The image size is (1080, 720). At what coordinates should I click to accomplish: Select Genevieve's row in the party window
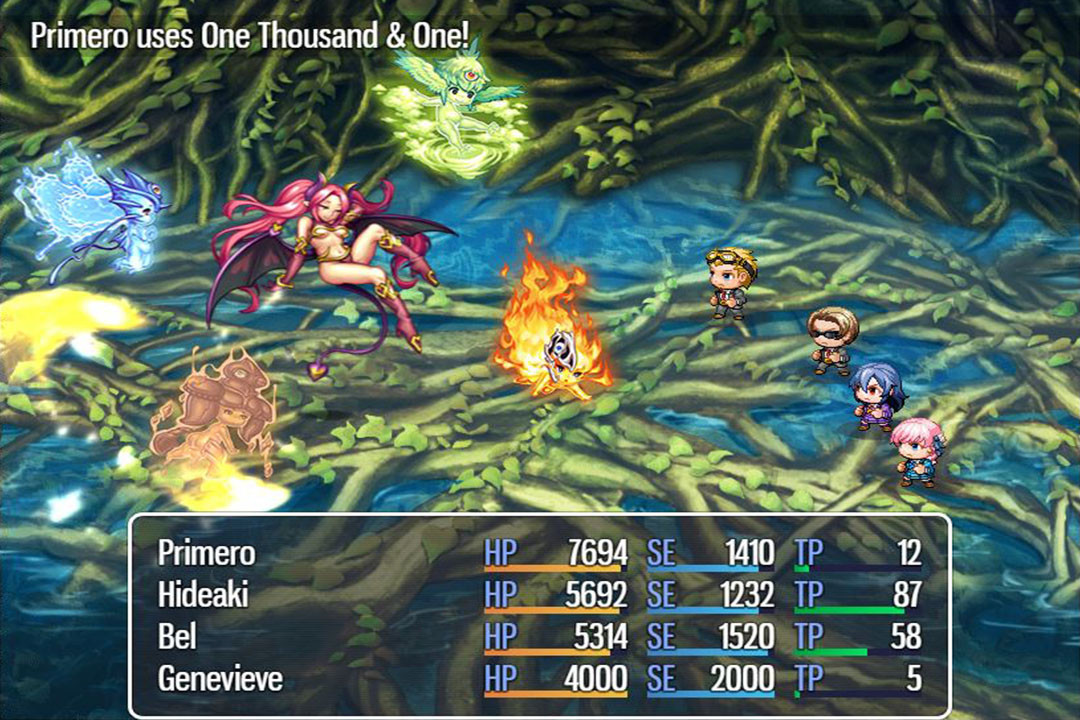(x=220, y=679)
